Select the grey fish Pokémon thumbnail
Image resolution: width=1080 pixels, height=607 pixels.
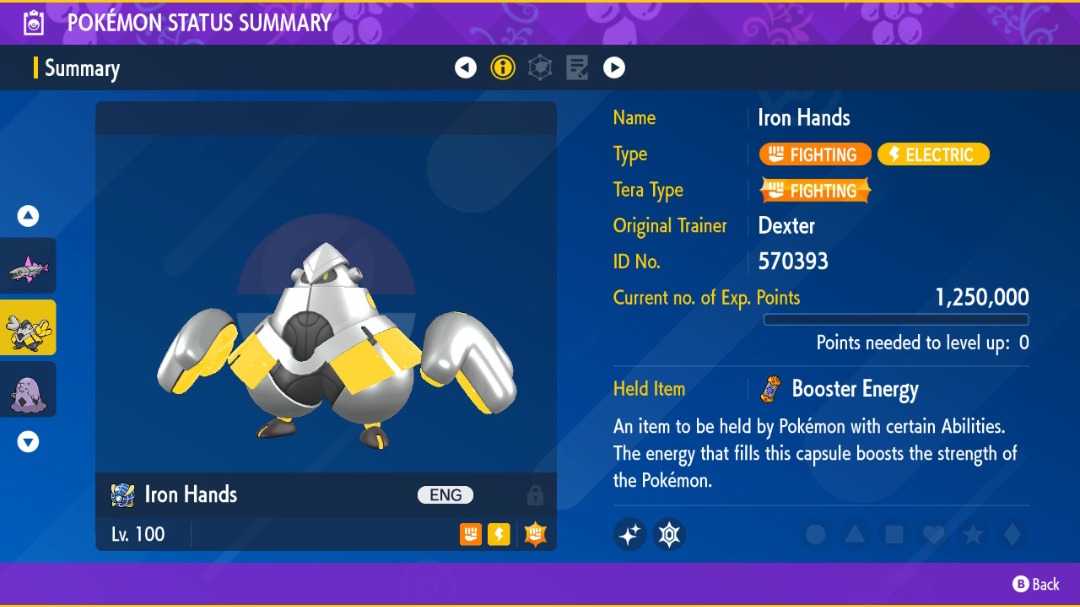pyautogui.click(x=27, y=266)
